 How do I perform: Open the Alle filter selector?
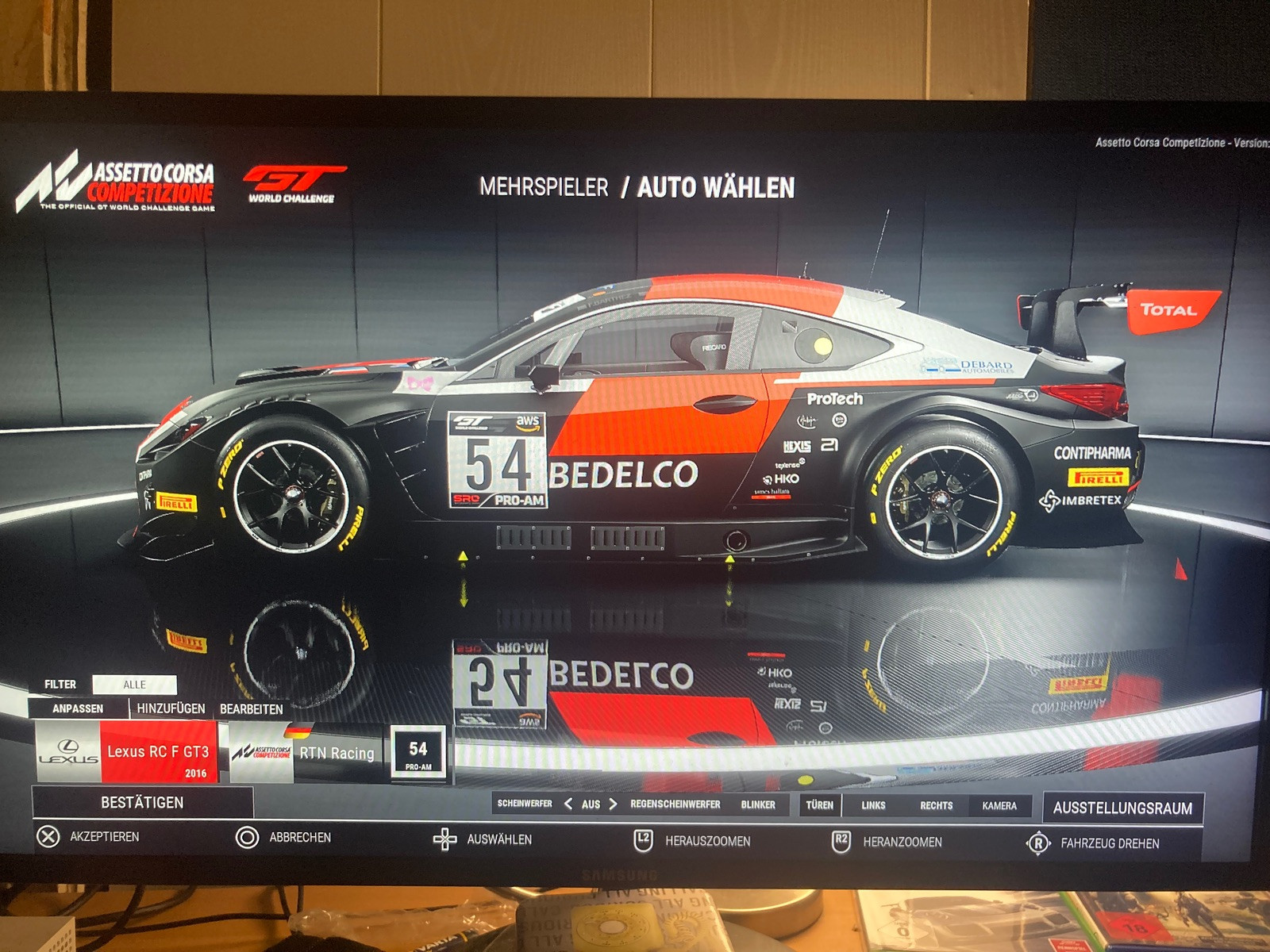[134, 685]
